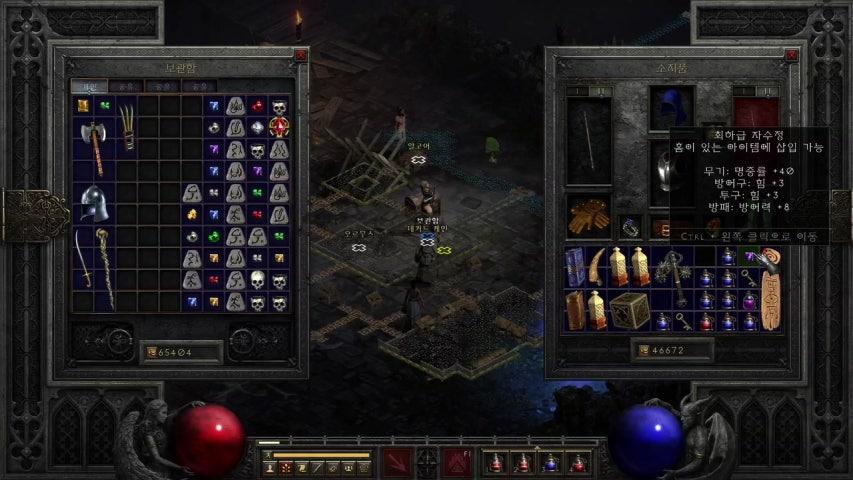Open the left attack skill selector
The height and width of the screenshot is (480, 853).
397,463
